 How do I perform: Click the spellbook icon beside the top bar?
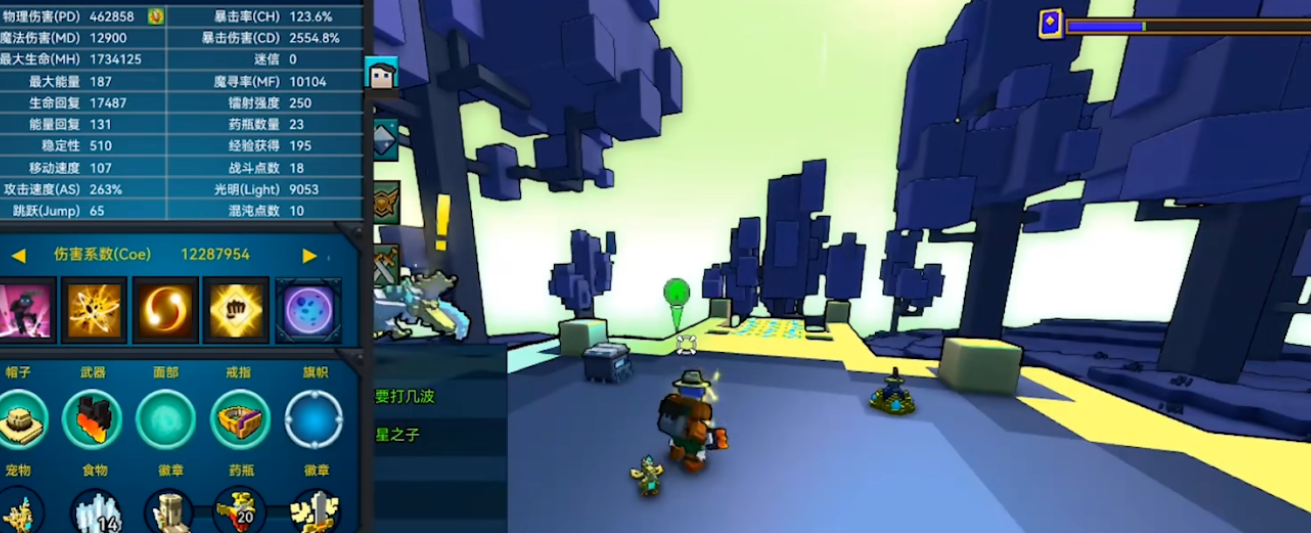1050,24
